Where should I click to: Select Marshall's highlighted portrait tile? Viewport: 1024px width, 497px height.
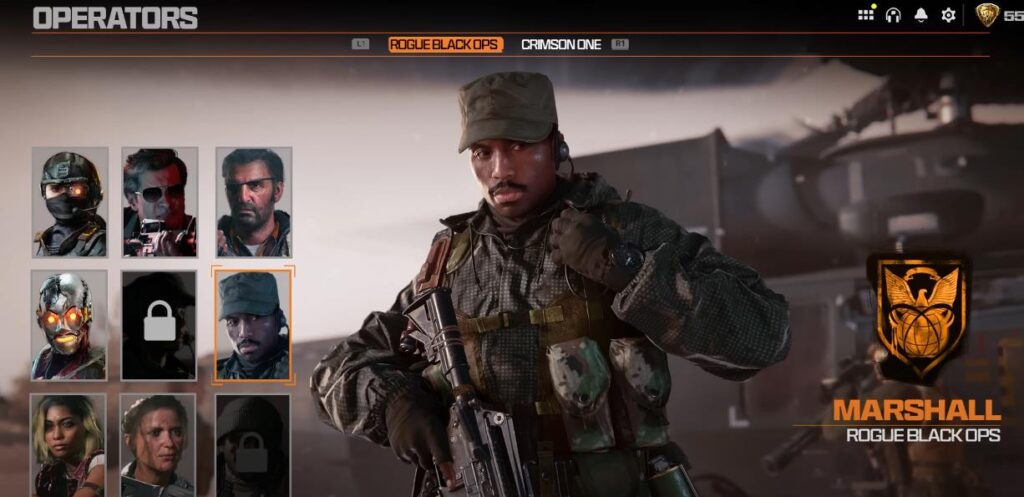pos(254,325)
